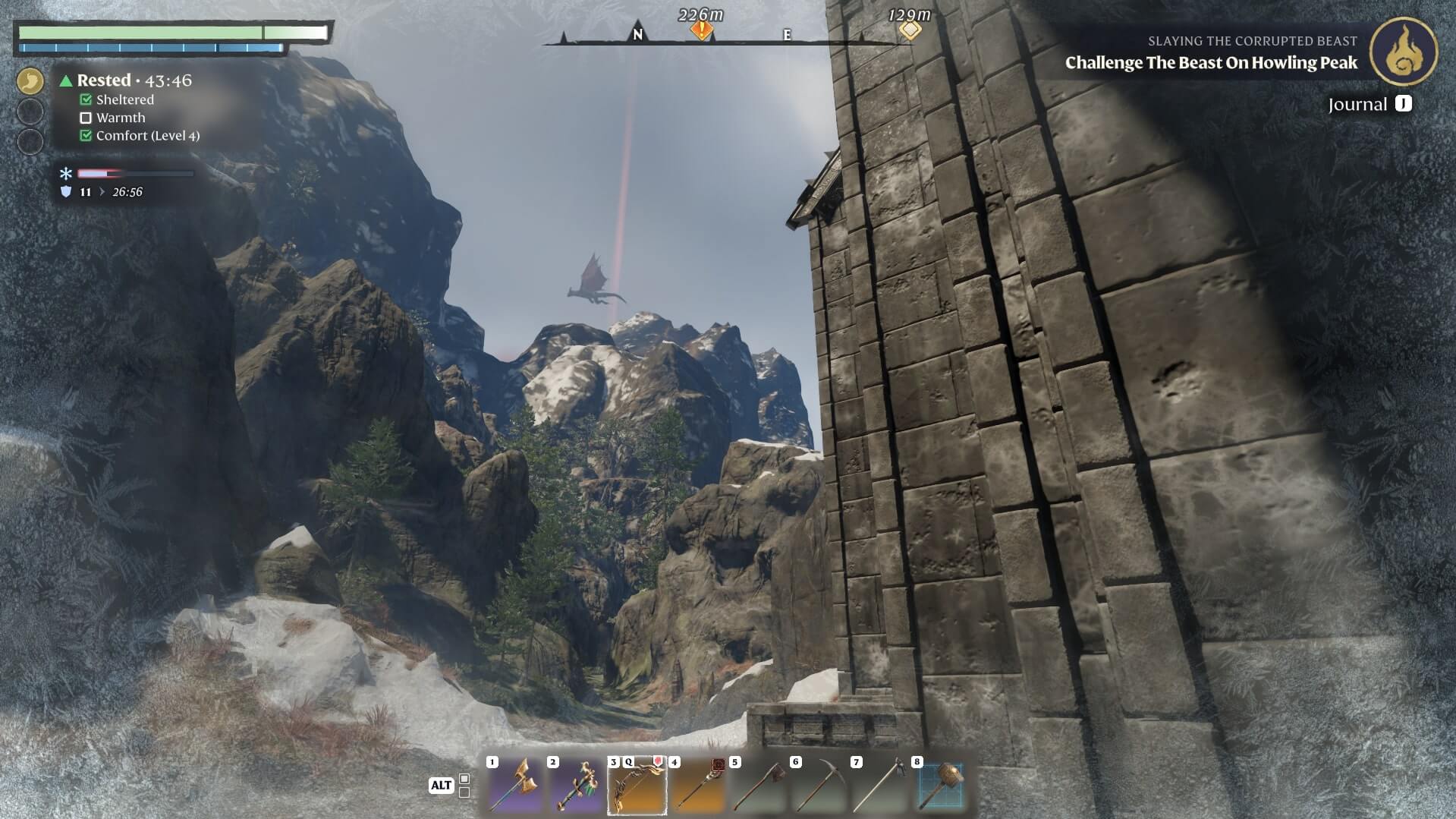Select the golden double-bladed axe in slot 1
The image size is (1456, 819).
[x=515, y=786]
